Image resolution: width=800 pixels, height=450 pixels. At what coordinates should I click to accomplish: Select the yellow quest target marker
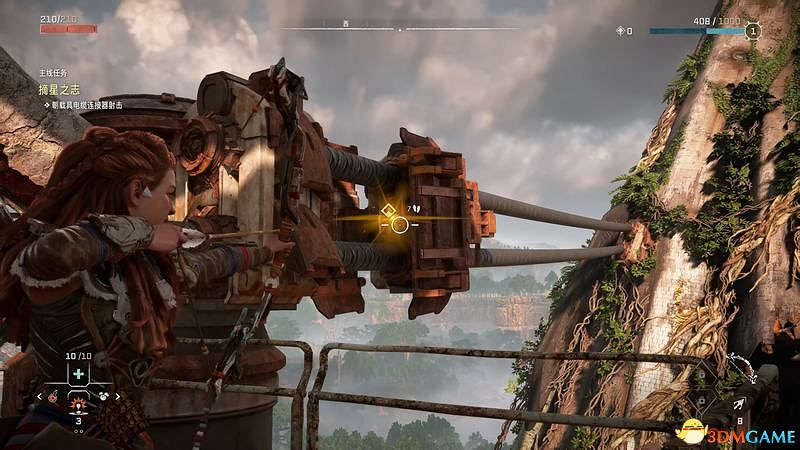coord(388,210)
